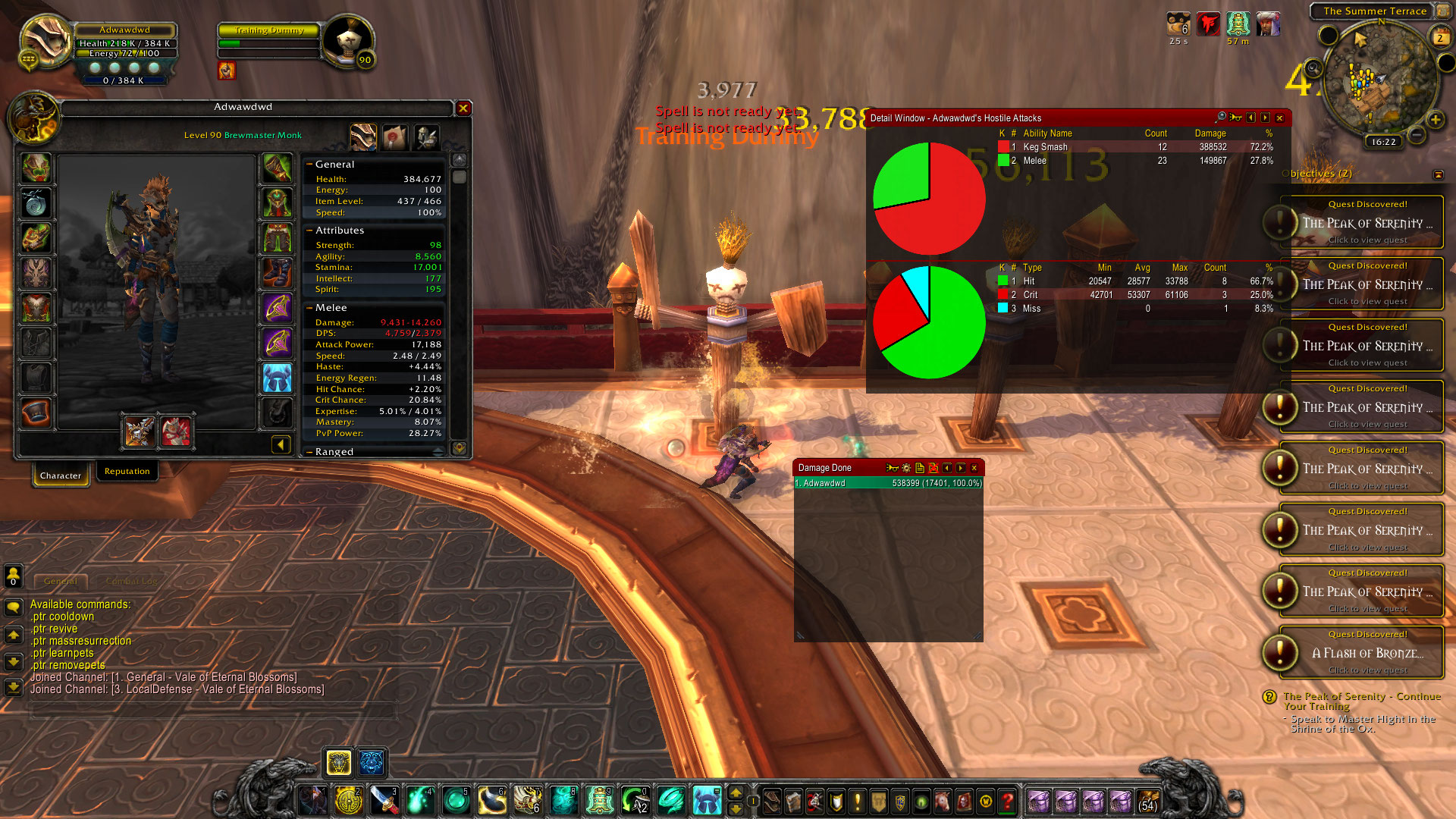The width and height of the screenshot is (1456, 819).
Task: Switch to the Reputation tab
Action: point(127,472)
